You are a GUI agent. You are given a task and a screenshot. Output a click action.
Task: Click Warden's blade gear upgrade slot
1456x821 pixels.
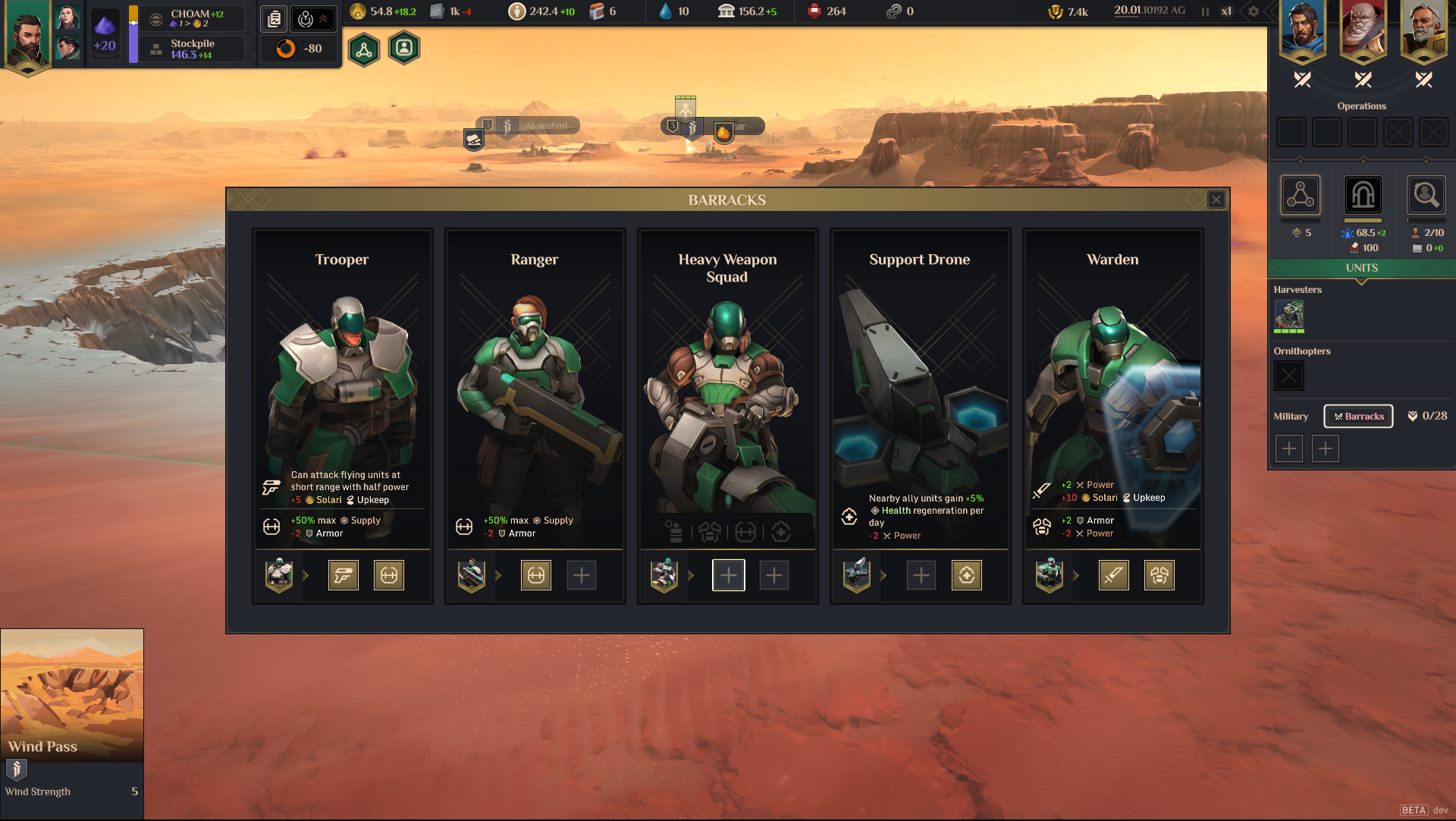tap(1113, 576)
